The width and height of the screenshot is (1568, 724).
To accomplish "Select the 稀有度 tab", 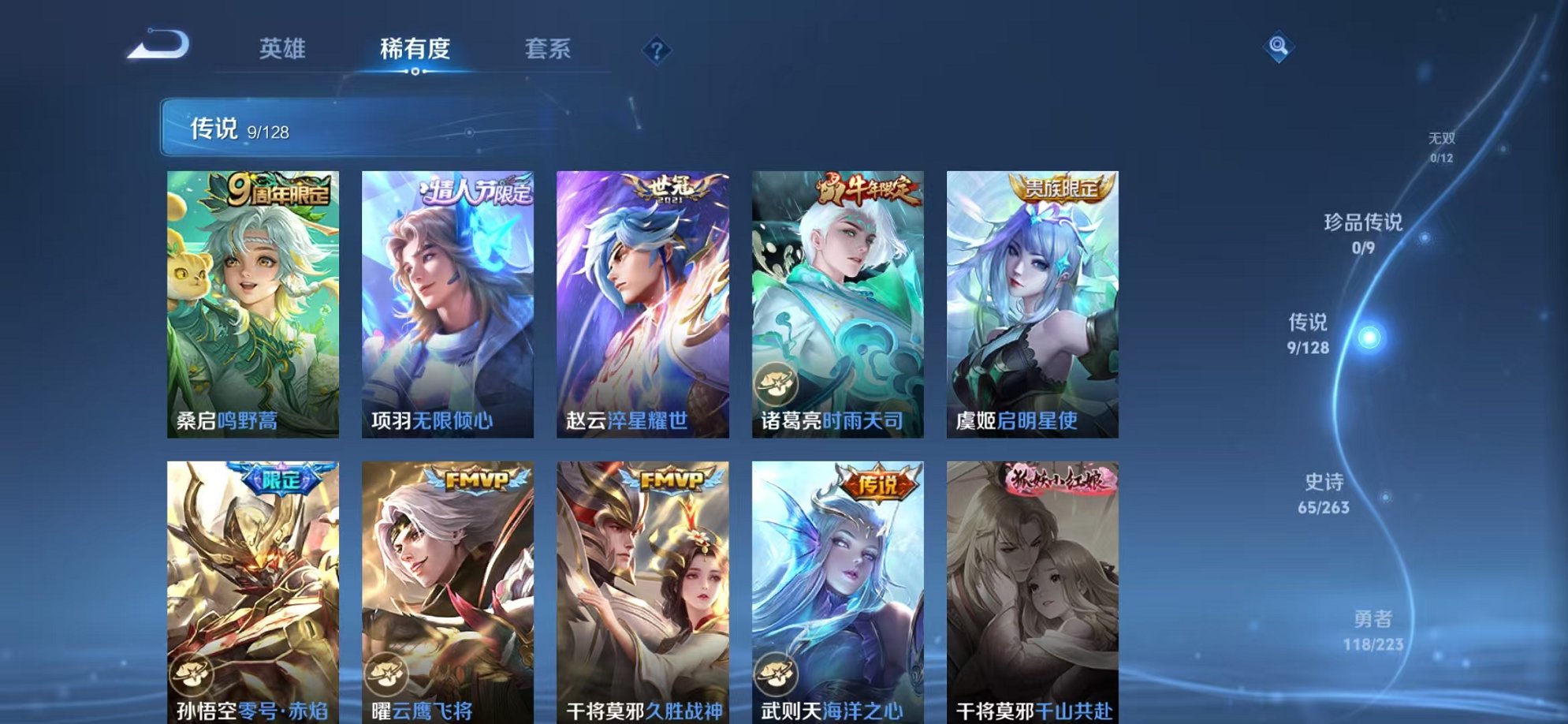I will 416,49.
